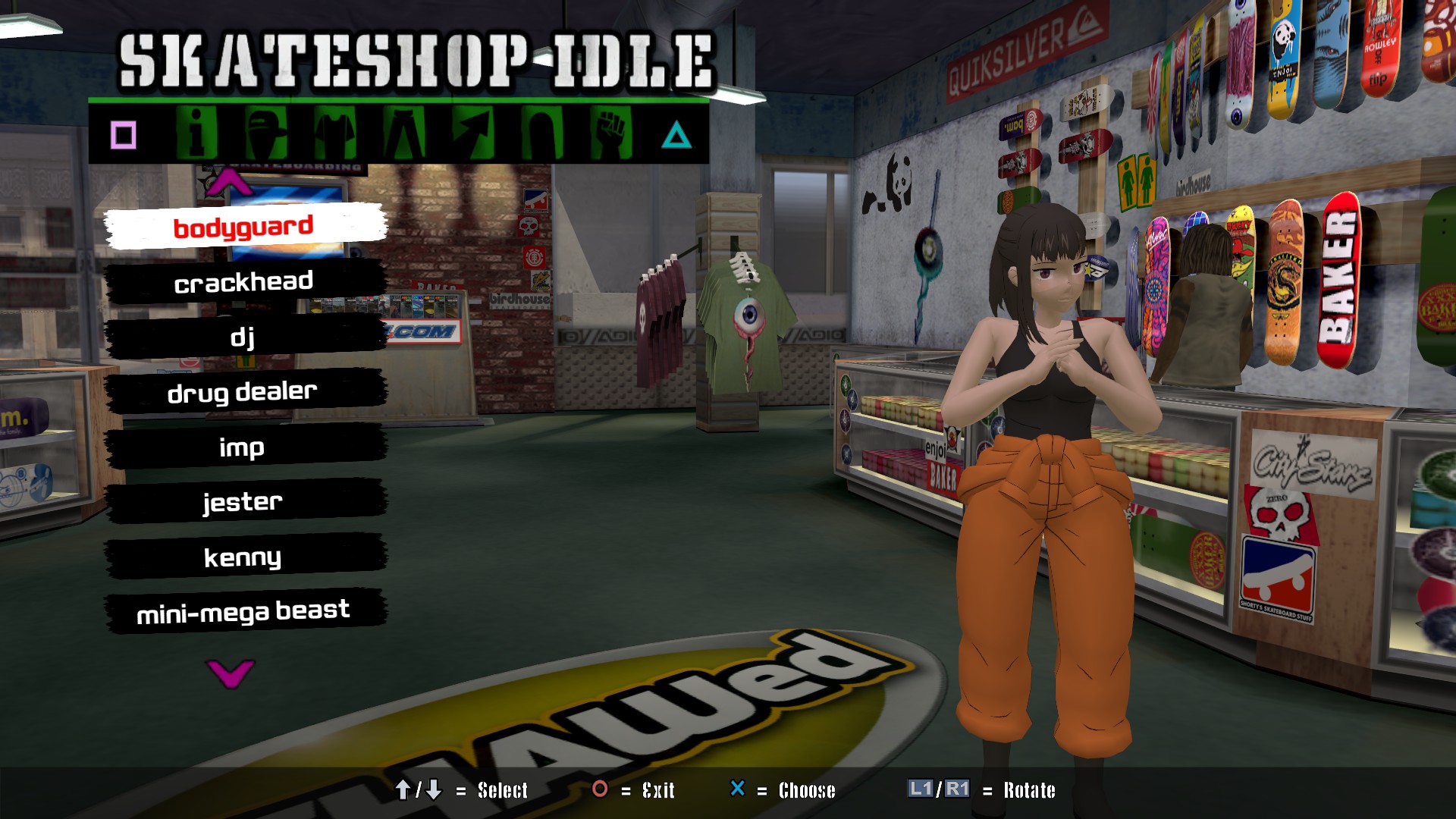Choose the crackhead idle option
1456x819 pixels.
[x=244, y=282]
